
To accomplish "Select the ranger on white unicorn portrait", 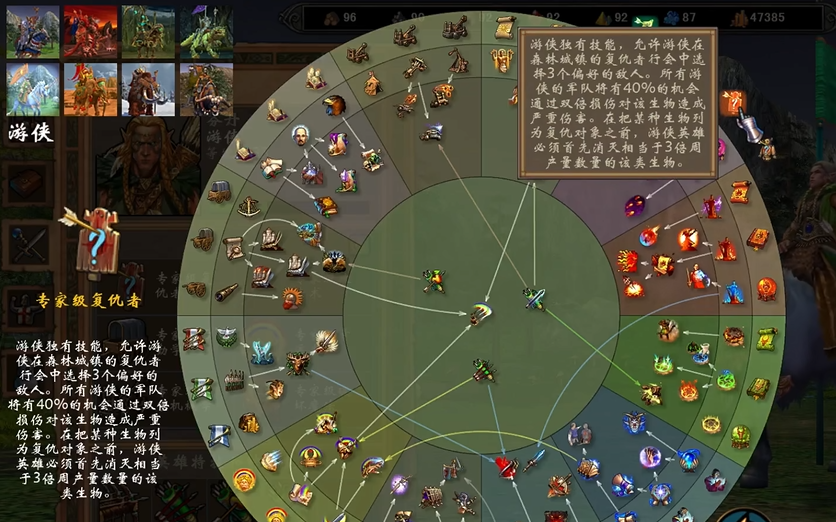I will pos(33,89).
